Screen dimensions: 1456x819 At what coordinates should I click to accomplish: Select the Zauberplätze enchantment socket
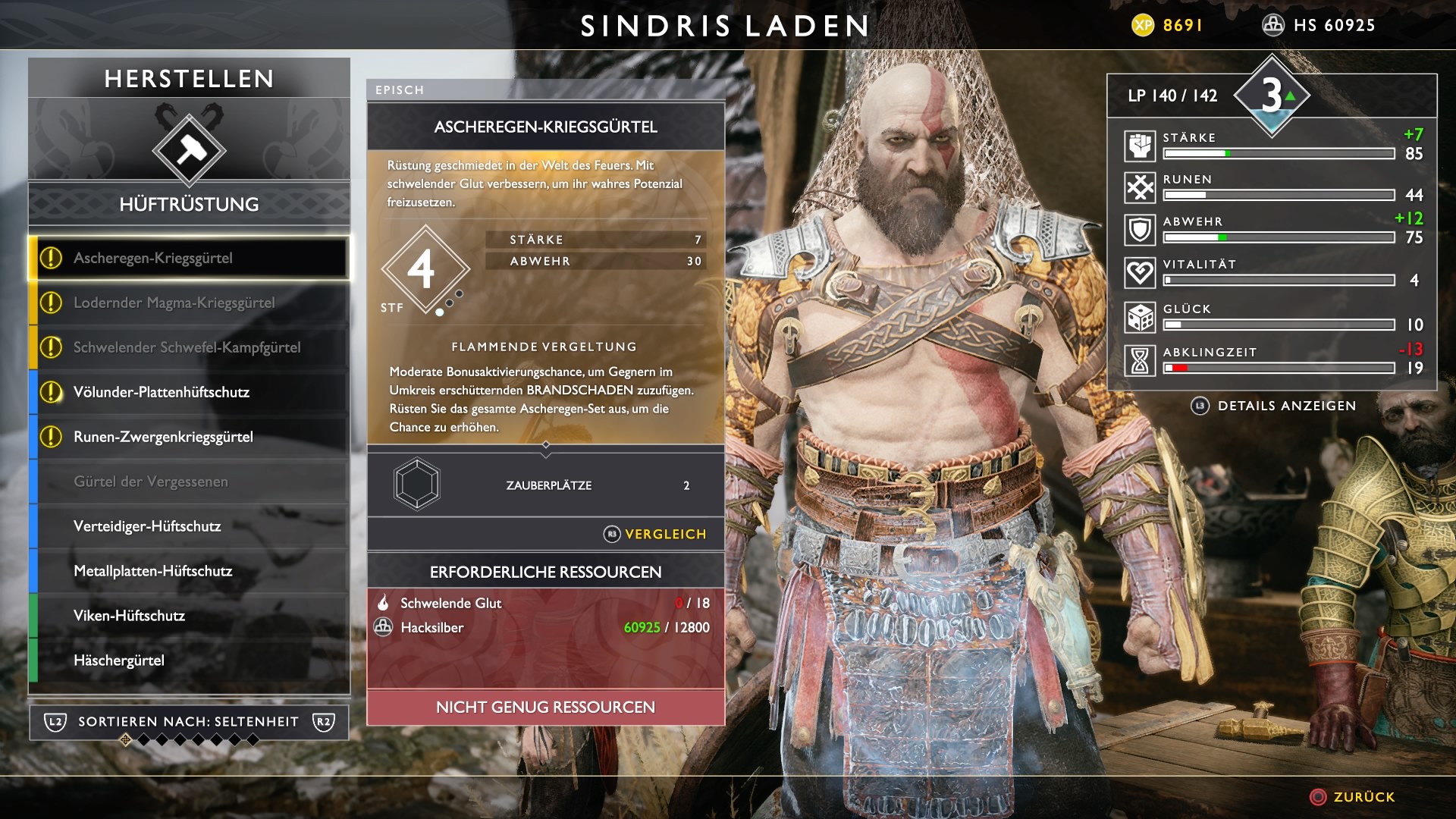417,485
